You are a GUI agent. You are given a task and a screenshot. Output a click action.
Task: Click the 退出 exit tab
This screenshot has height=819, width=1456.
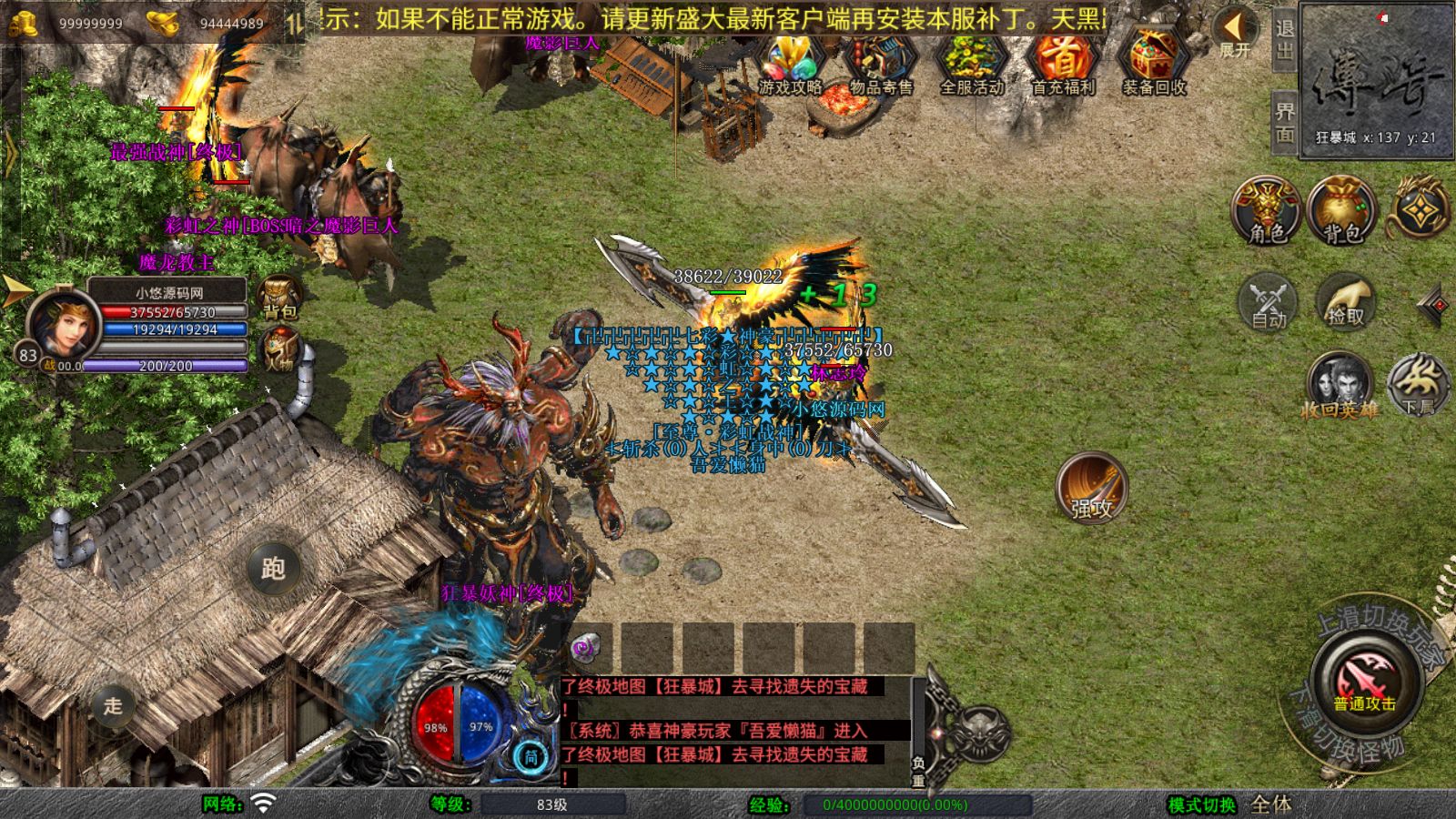1284,39
